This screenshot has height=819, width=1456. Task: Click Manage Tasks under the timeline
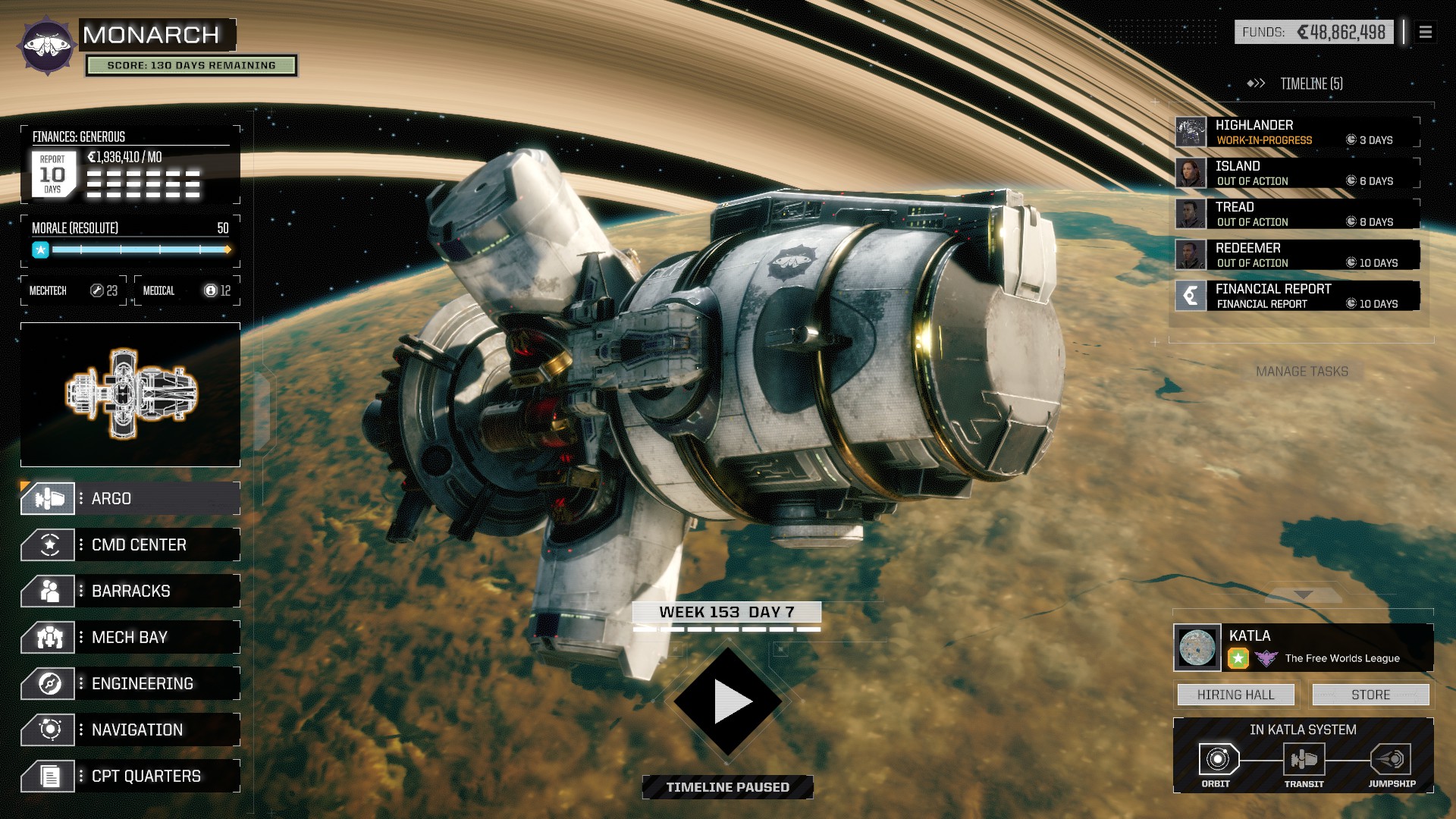1302,372
